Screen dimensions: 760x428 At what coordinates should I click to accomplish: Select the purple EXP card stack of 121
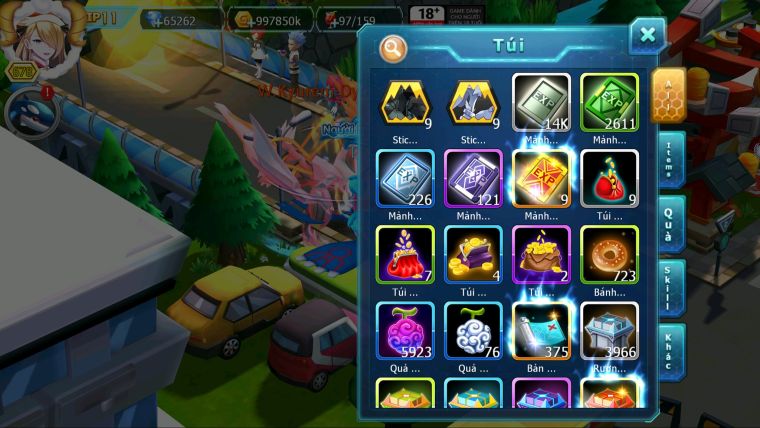[x=473, y=179]
